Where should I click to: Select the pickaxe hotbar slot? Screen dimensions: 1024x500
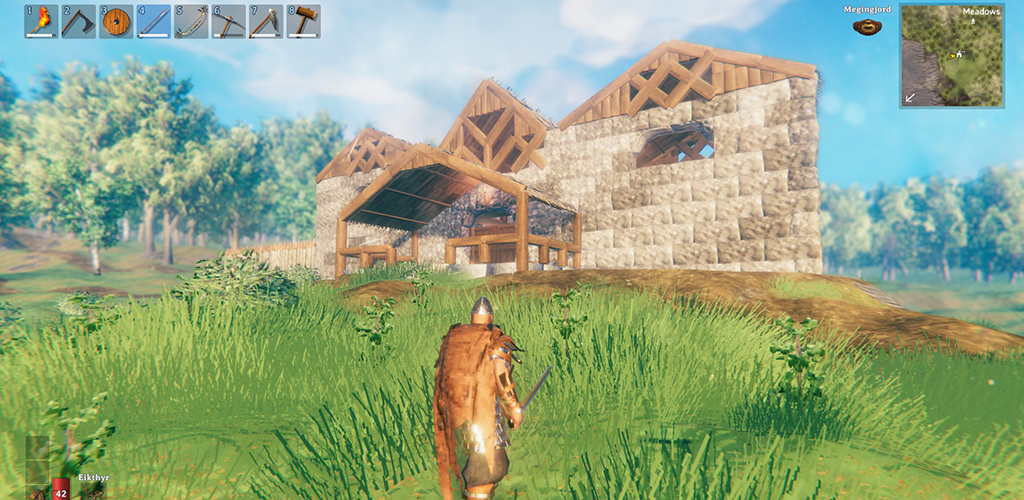coord(229,21)
